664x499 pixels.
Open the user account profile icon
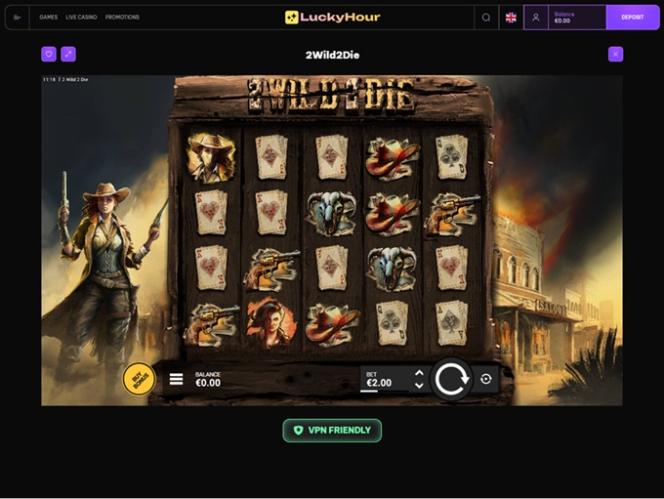click(x=536, y=17)
